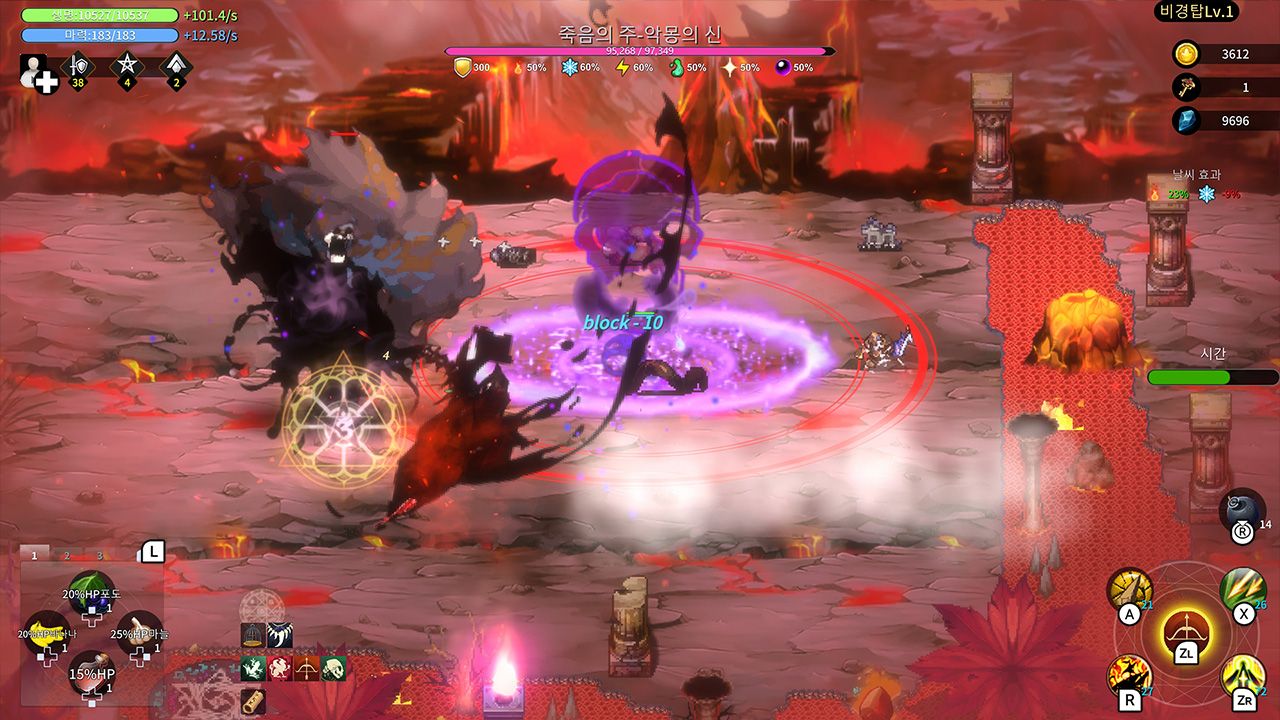
Task: Click the green frog buff icon
Action: coord(253,668)
